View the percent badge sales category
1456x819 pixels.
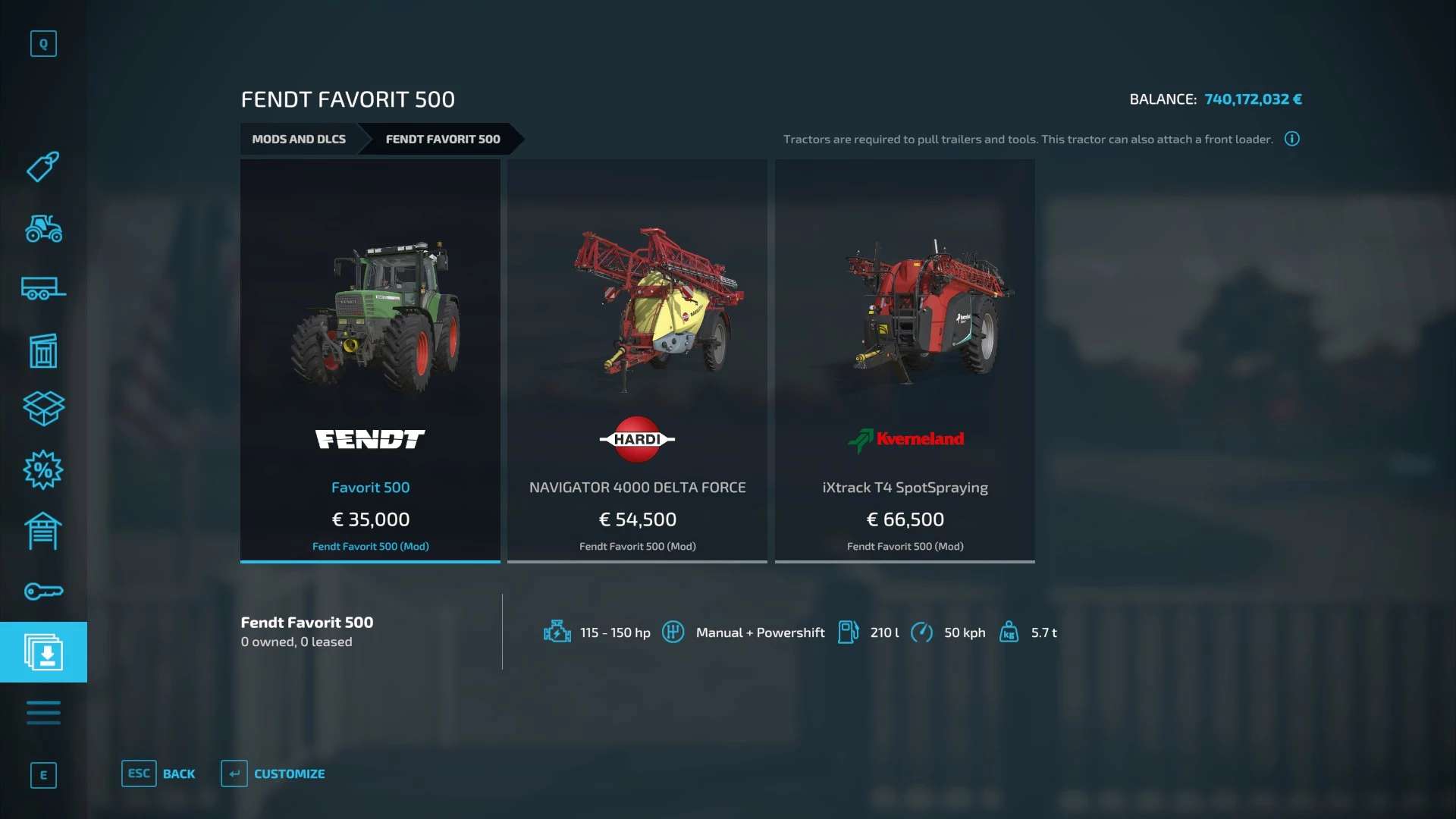(x=43, y=470)
